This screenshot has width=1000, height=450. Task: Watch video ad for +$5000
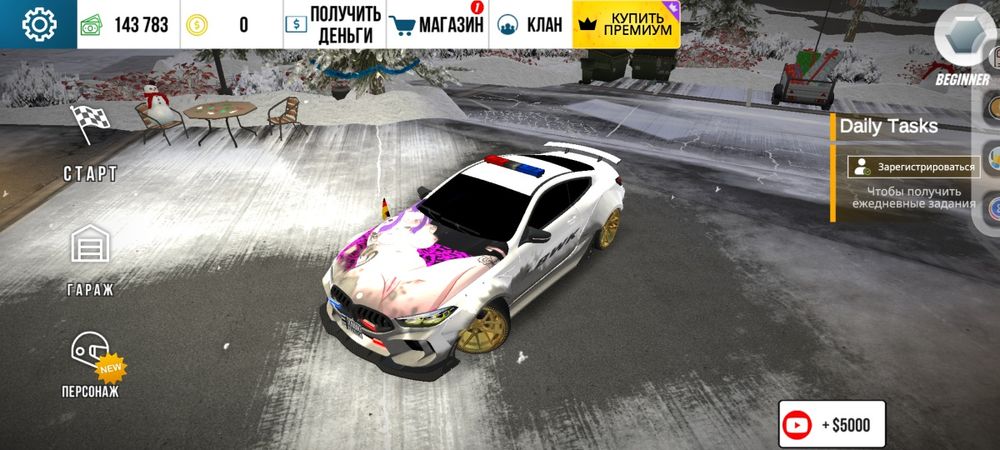click(831, 425)
